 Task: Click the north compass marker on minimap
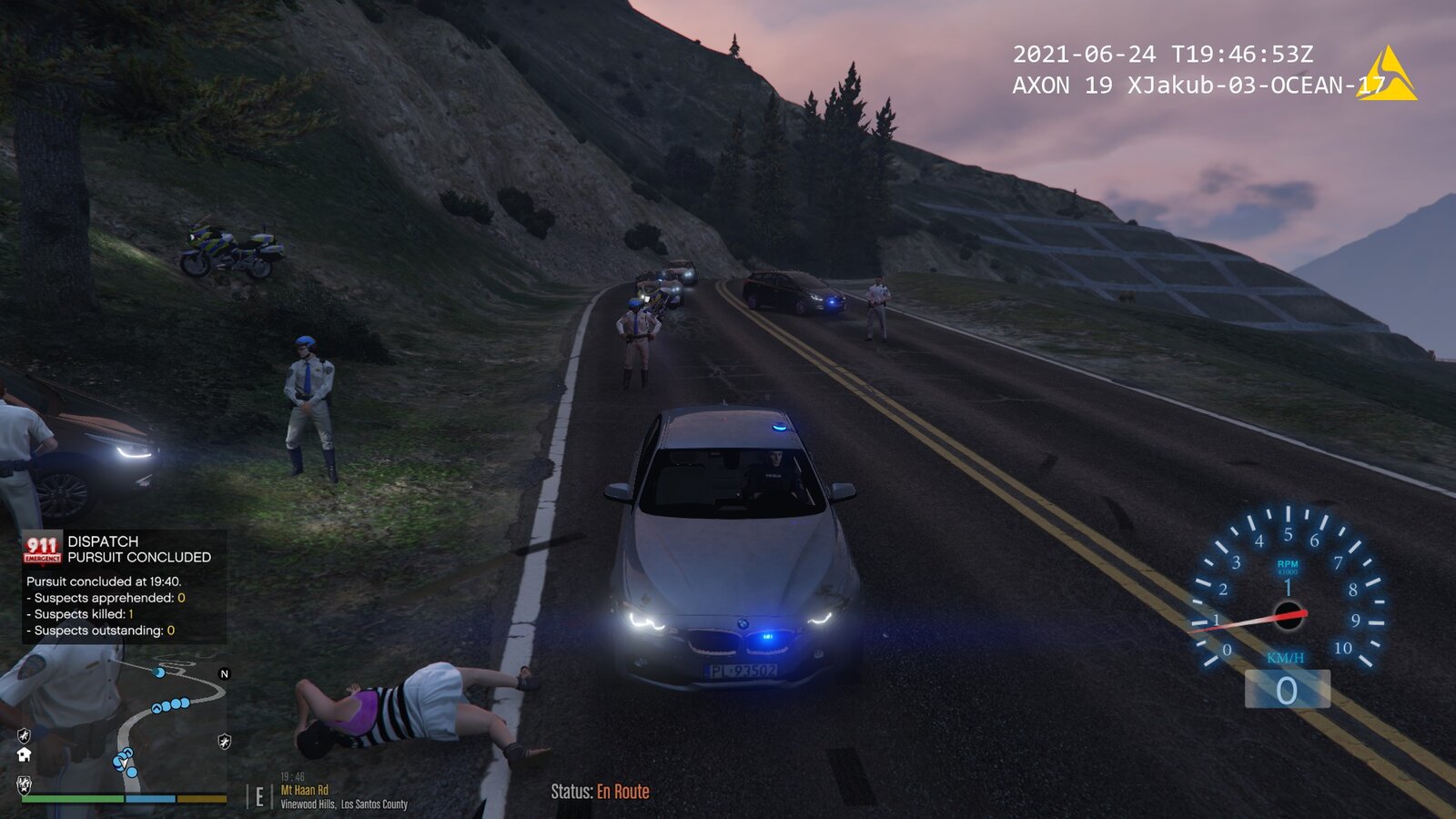click(225, 673)
